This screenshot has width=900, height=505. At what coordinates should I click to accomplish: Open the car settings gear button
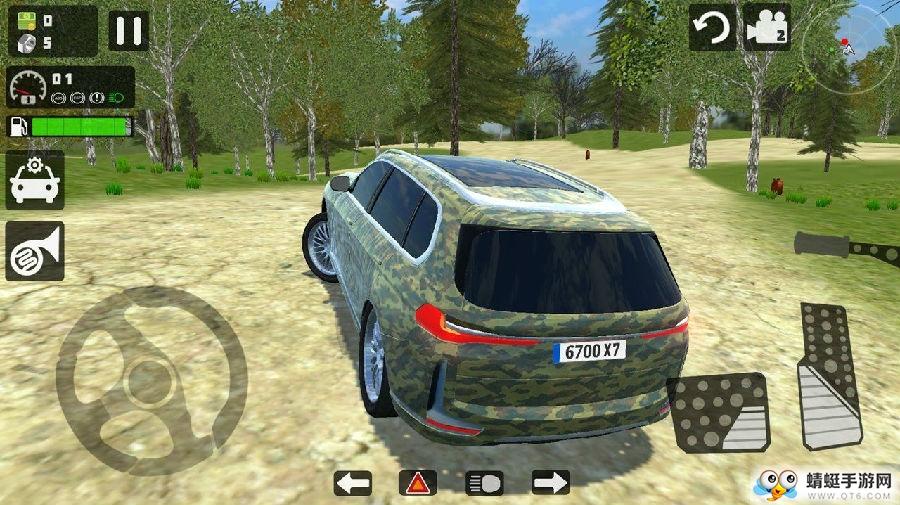pos(35,180)
